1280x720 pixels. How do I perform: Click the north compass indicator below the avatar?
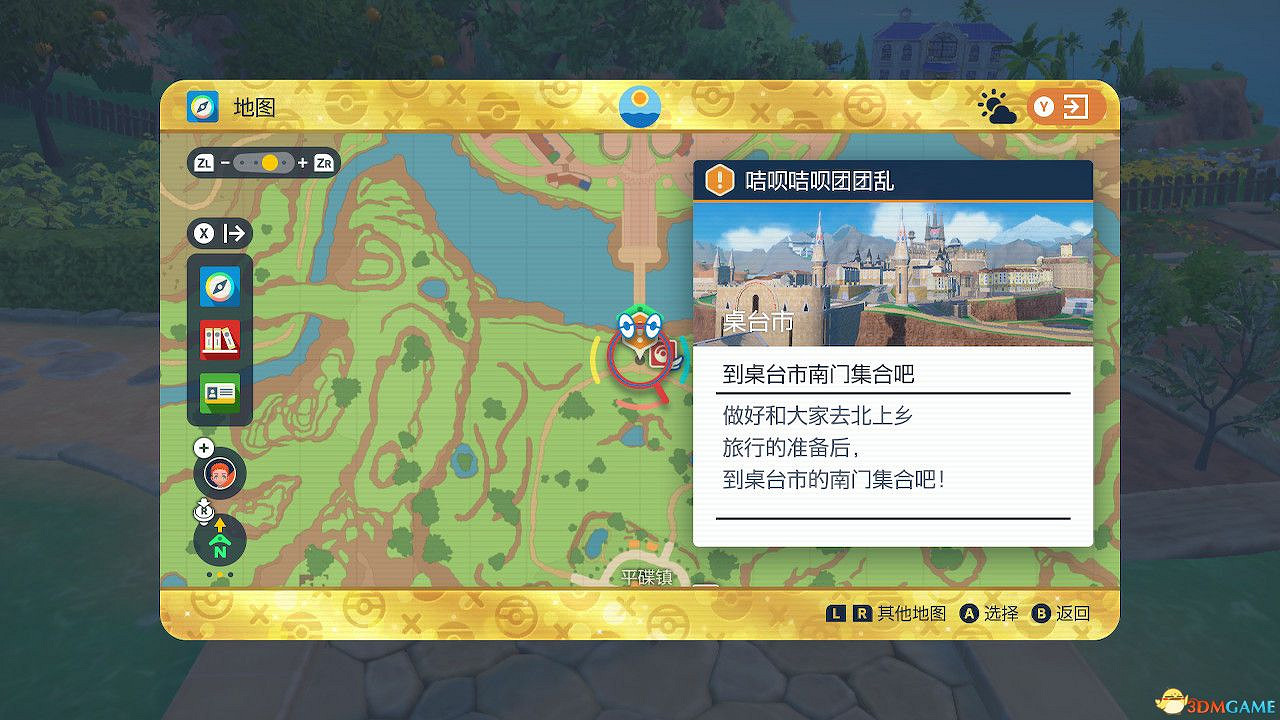218,540
